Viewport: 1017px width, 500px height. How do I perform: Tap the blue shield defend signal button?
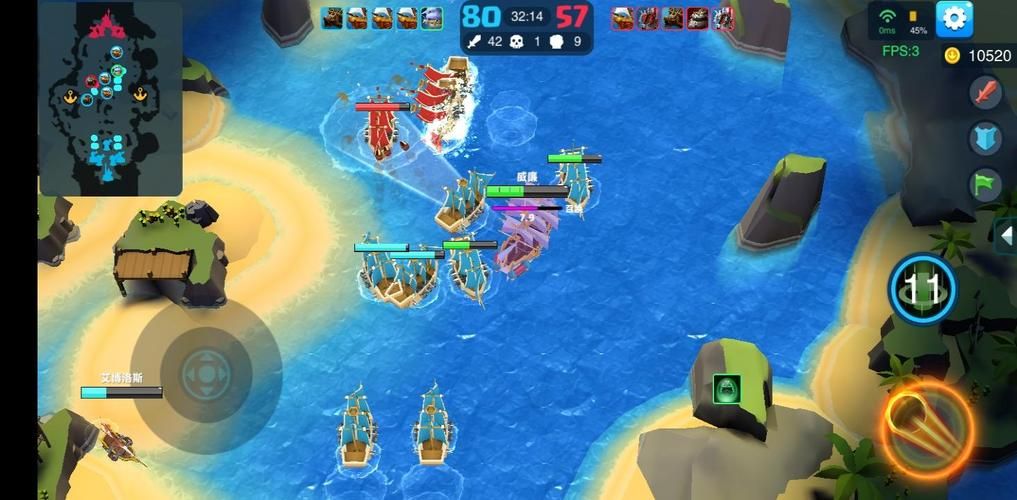[986, 139]
